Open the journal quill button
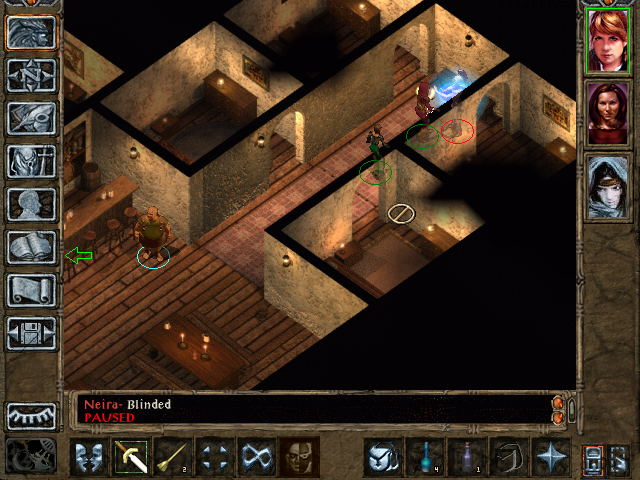Image resolution: width=640 pixels, height=480 pixels. 32,118
